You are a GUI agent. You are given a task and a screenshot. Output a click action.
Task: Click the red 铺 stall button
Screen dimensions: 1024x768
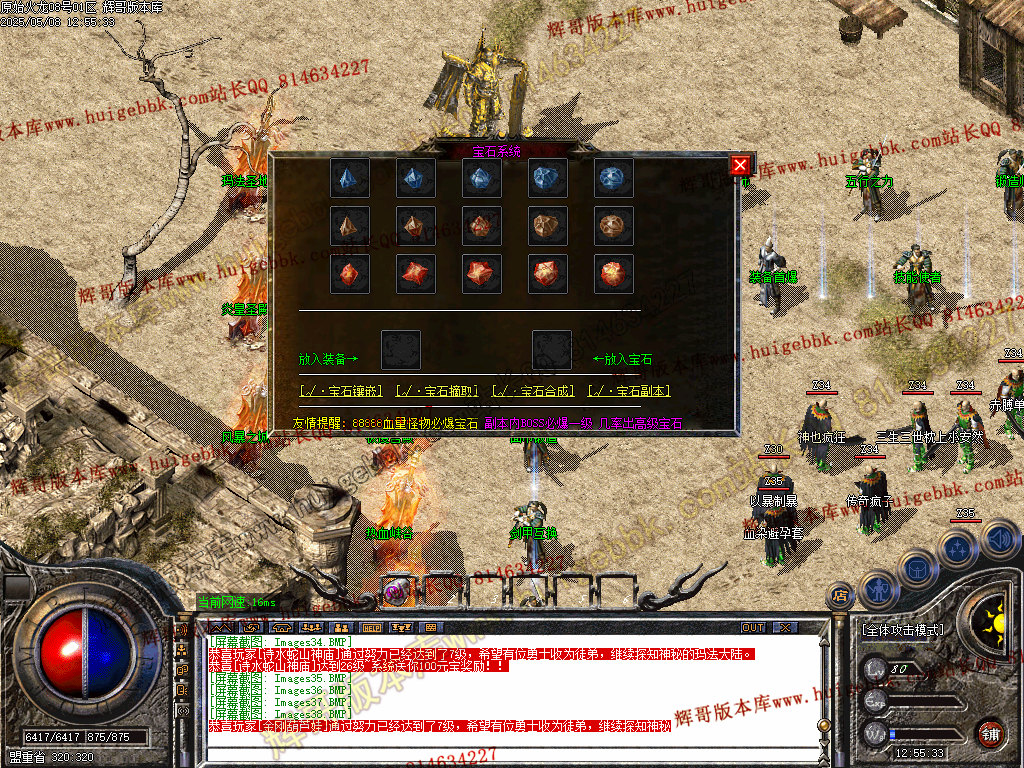click(x=990, y=733)
